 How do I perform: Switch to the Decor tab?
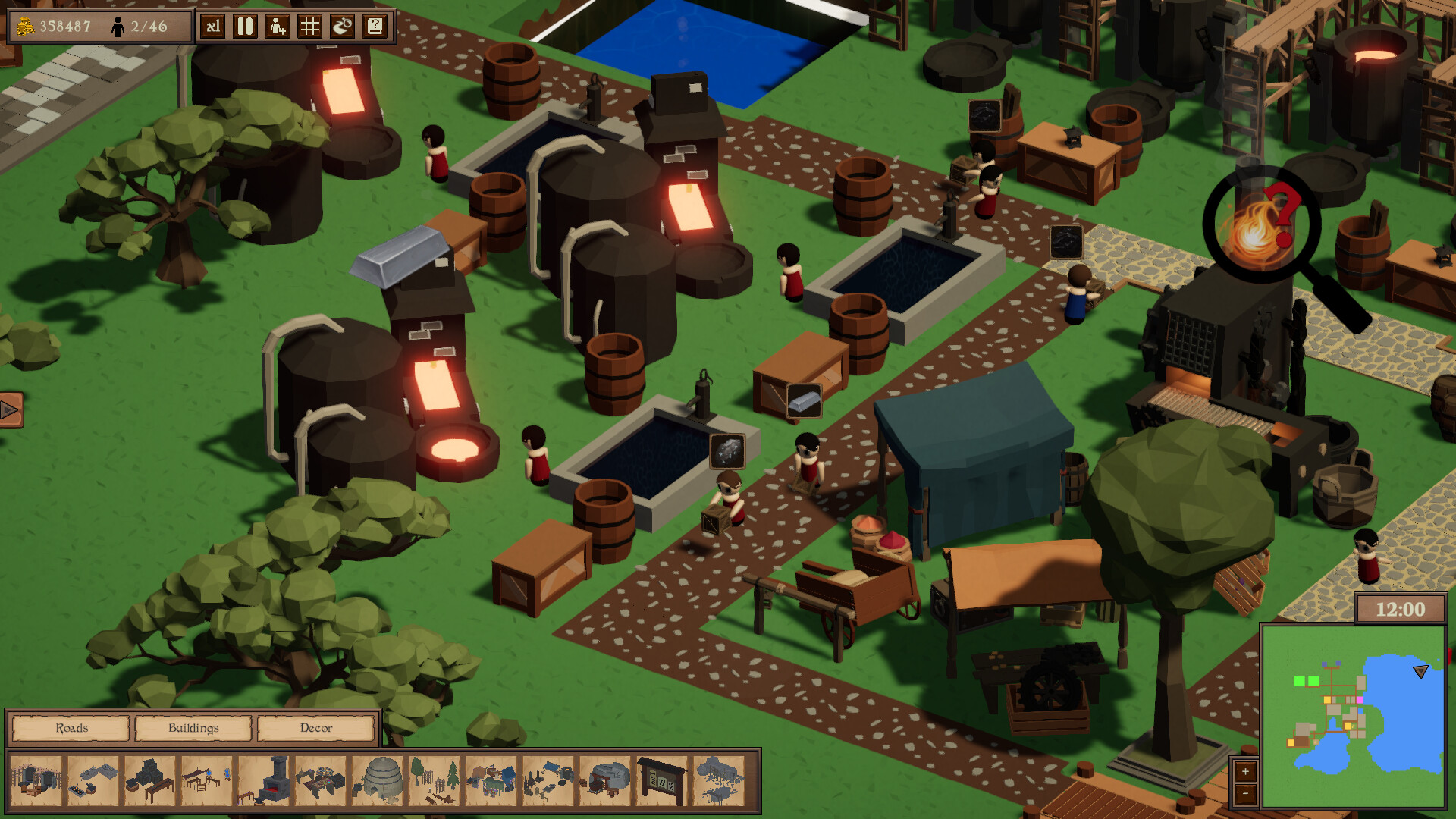[316, 728]
